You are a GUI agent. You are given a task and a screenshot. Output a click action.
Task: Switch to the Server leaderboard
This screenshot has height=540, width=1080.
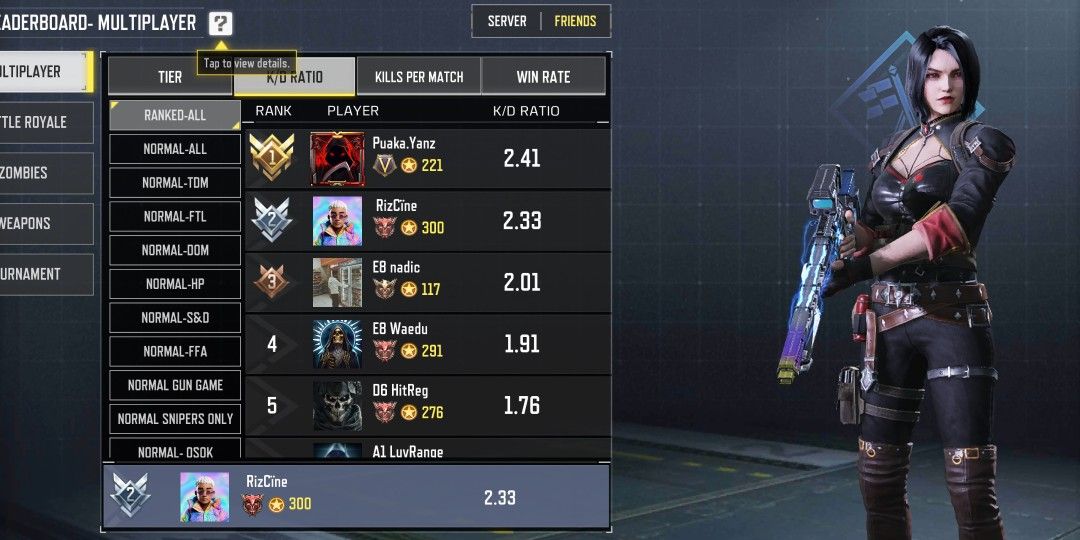[507, 21]
